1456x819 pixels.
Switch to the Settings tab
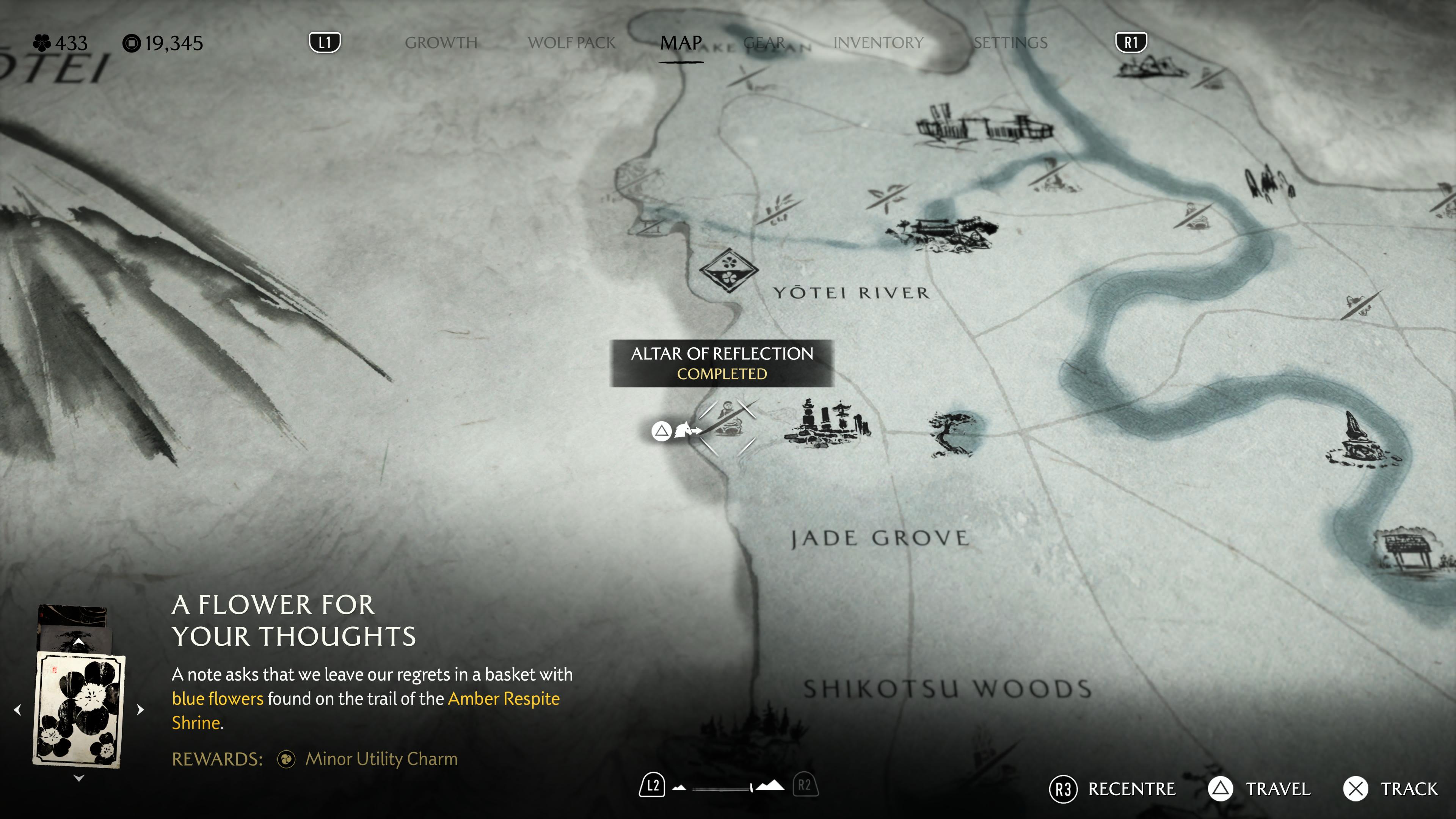pyautogui.click(x=1010, y=43)
